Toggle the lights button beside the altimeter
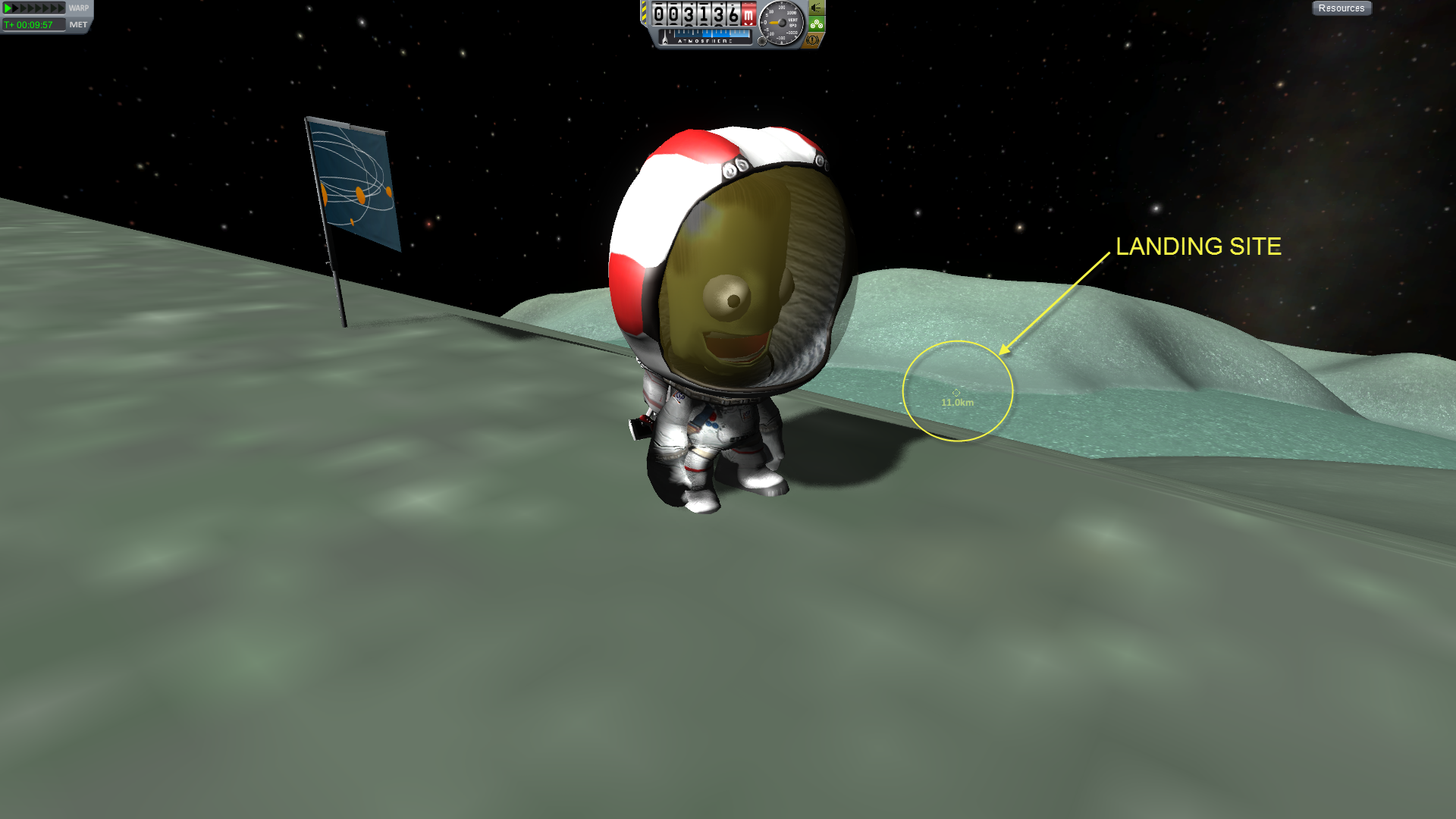This screenshot has width=1456, height=819. pos(816,8)
